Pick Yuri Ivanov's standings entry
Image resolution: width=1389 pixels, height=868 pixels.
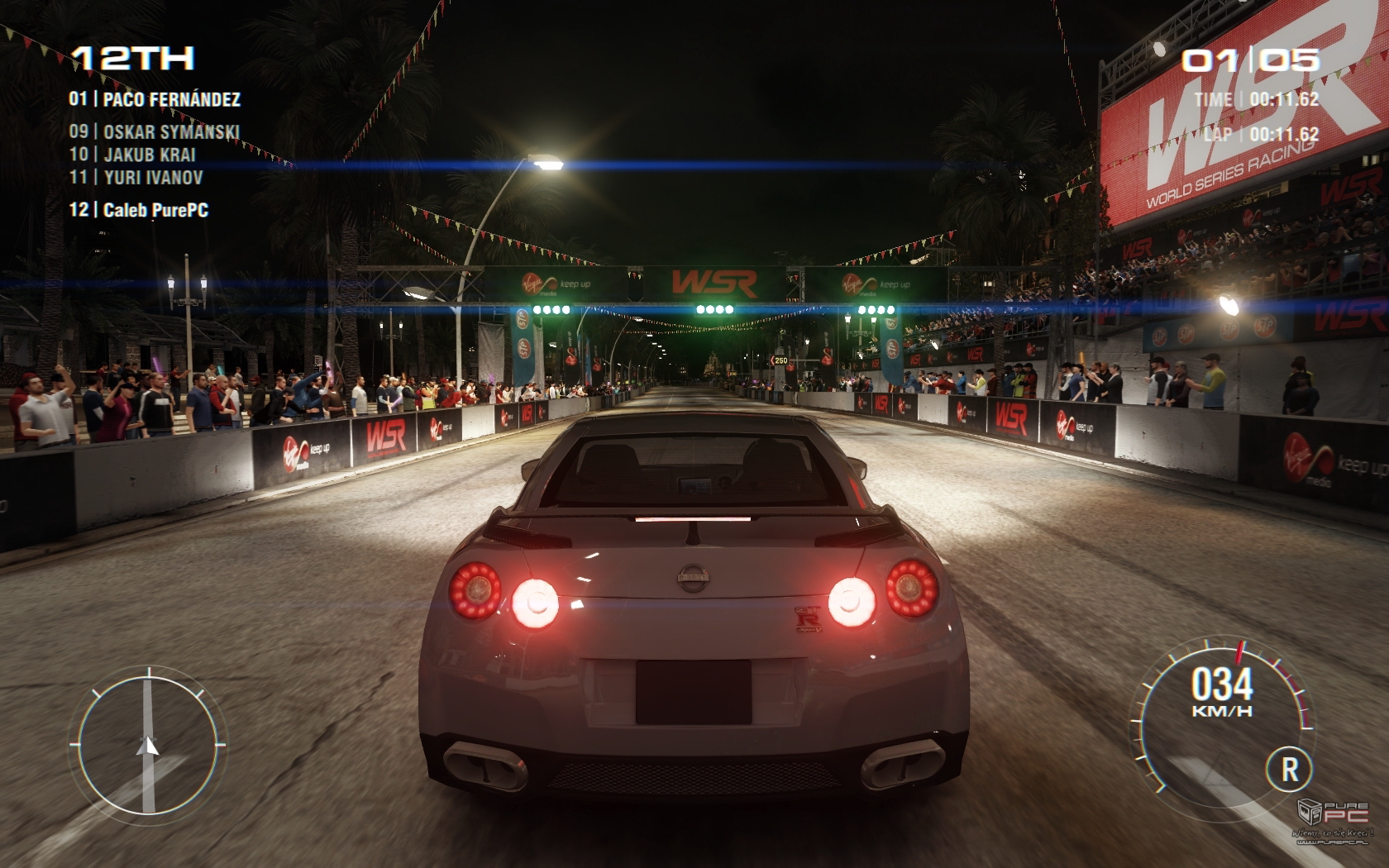136,177
